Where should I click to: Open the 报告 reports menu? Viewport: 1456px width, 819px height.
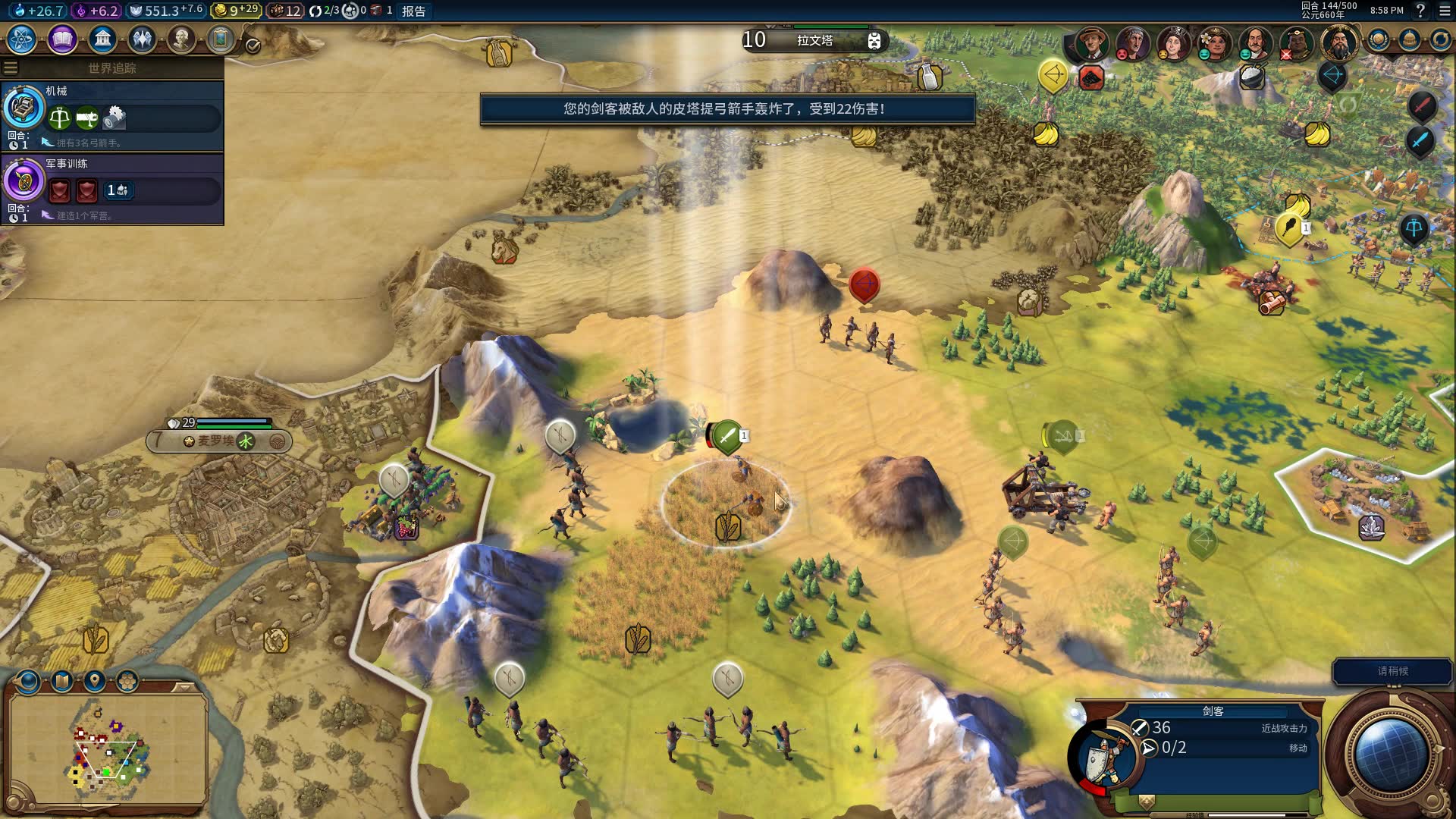click(x=413, y=11)
